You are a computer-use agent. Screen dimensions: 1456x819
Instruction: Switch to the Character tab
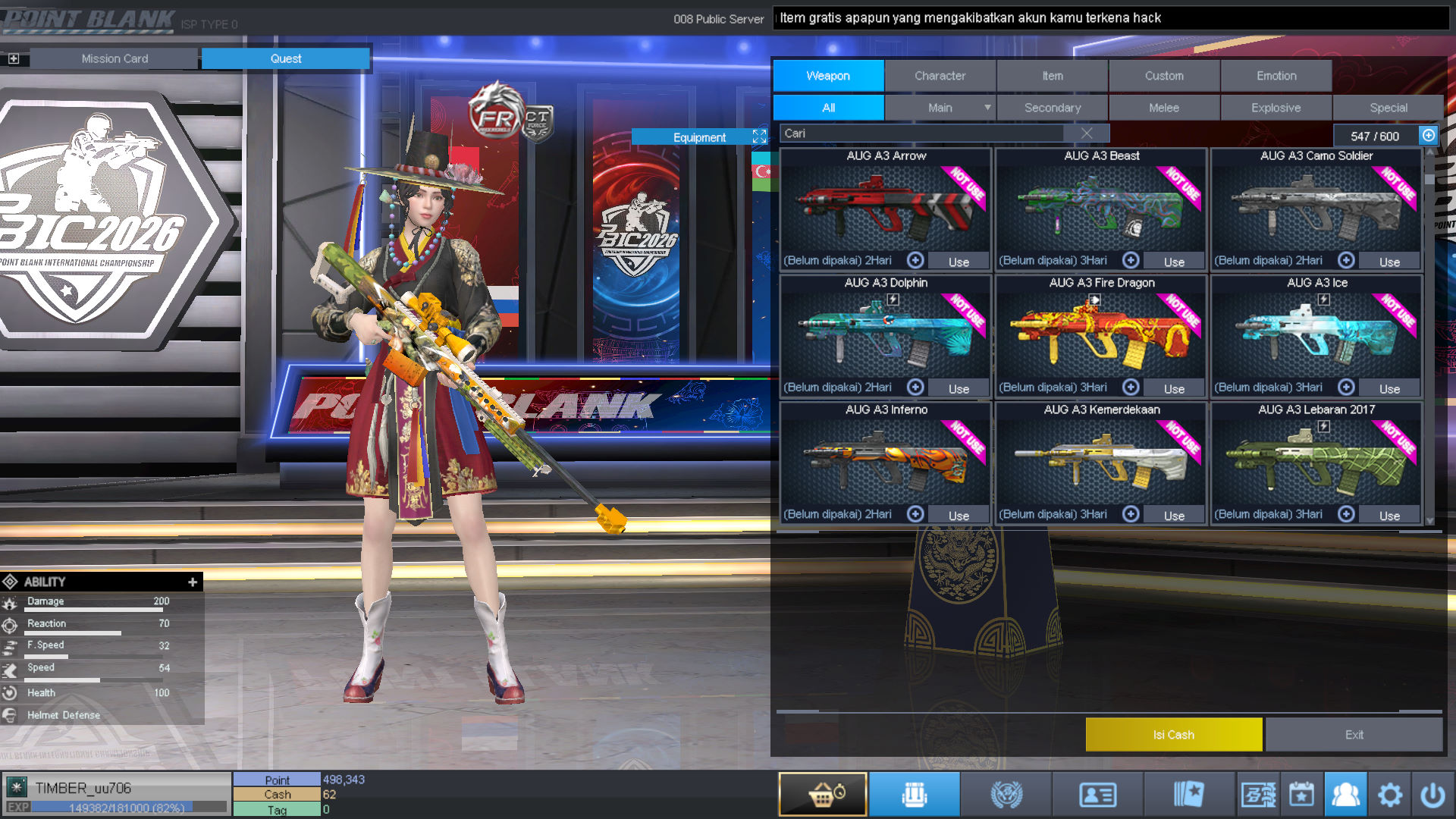click(x=940, y=76)
